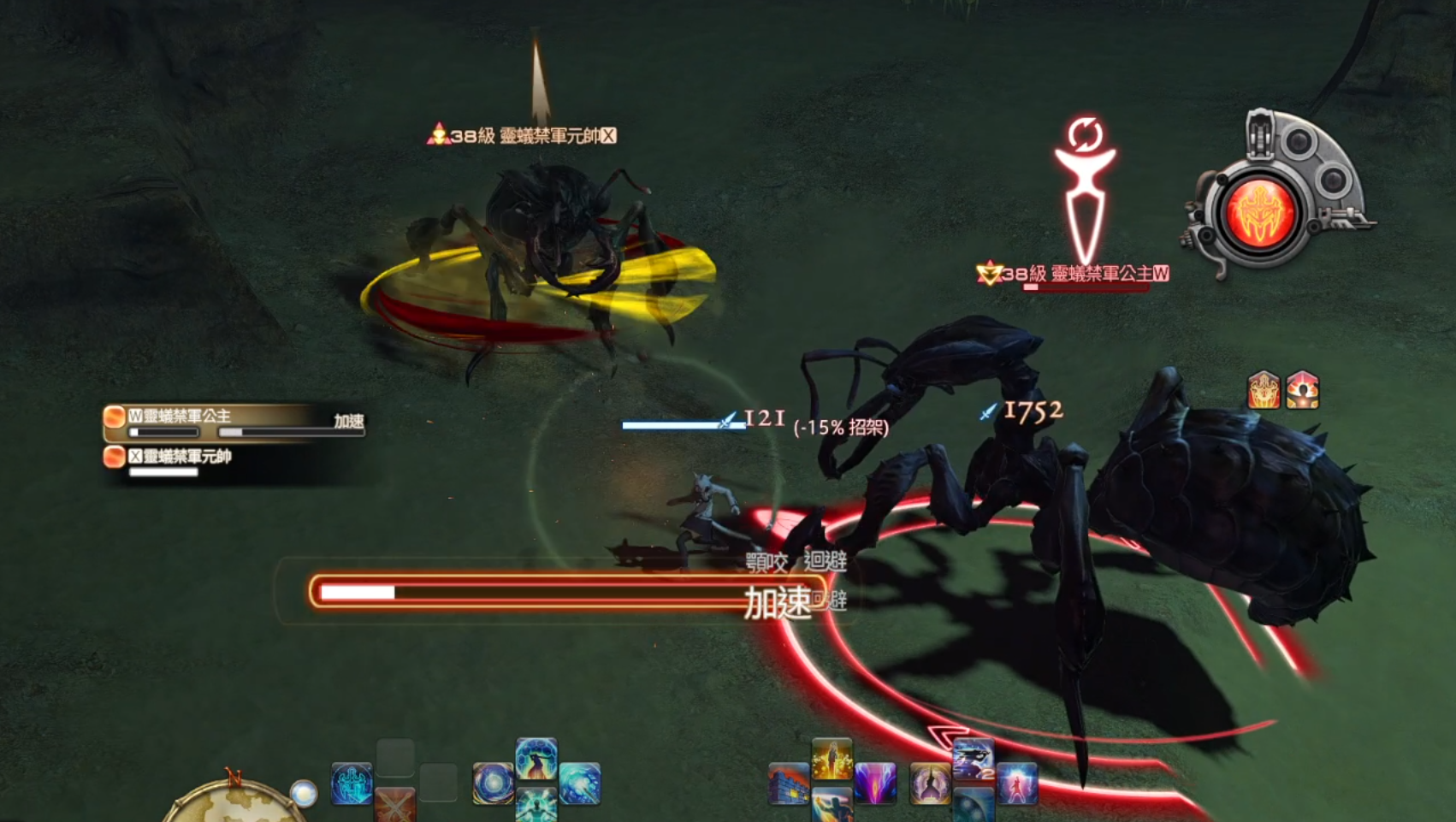Use the purple spire aura ability
This screenshot has width=1456, height=822.
[930, 784]
